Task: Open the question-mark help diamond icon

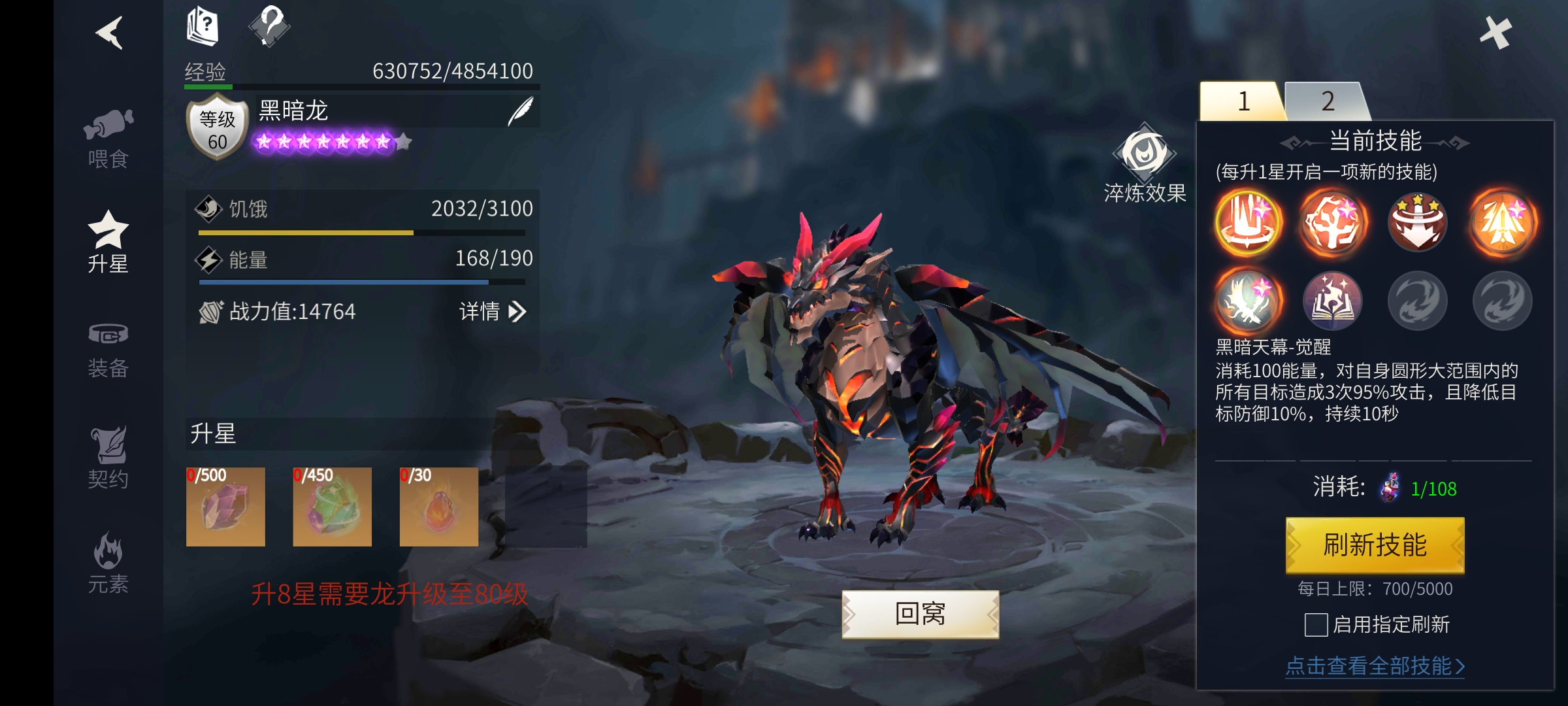Action: tap(269, 26)
